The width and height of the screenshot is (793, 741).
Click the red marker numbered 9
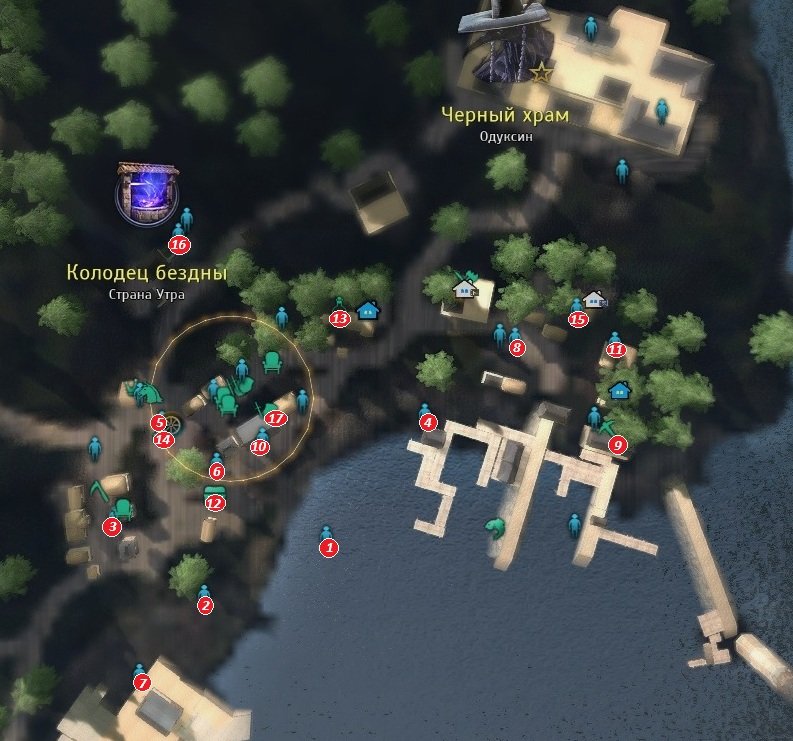point(617,445)
